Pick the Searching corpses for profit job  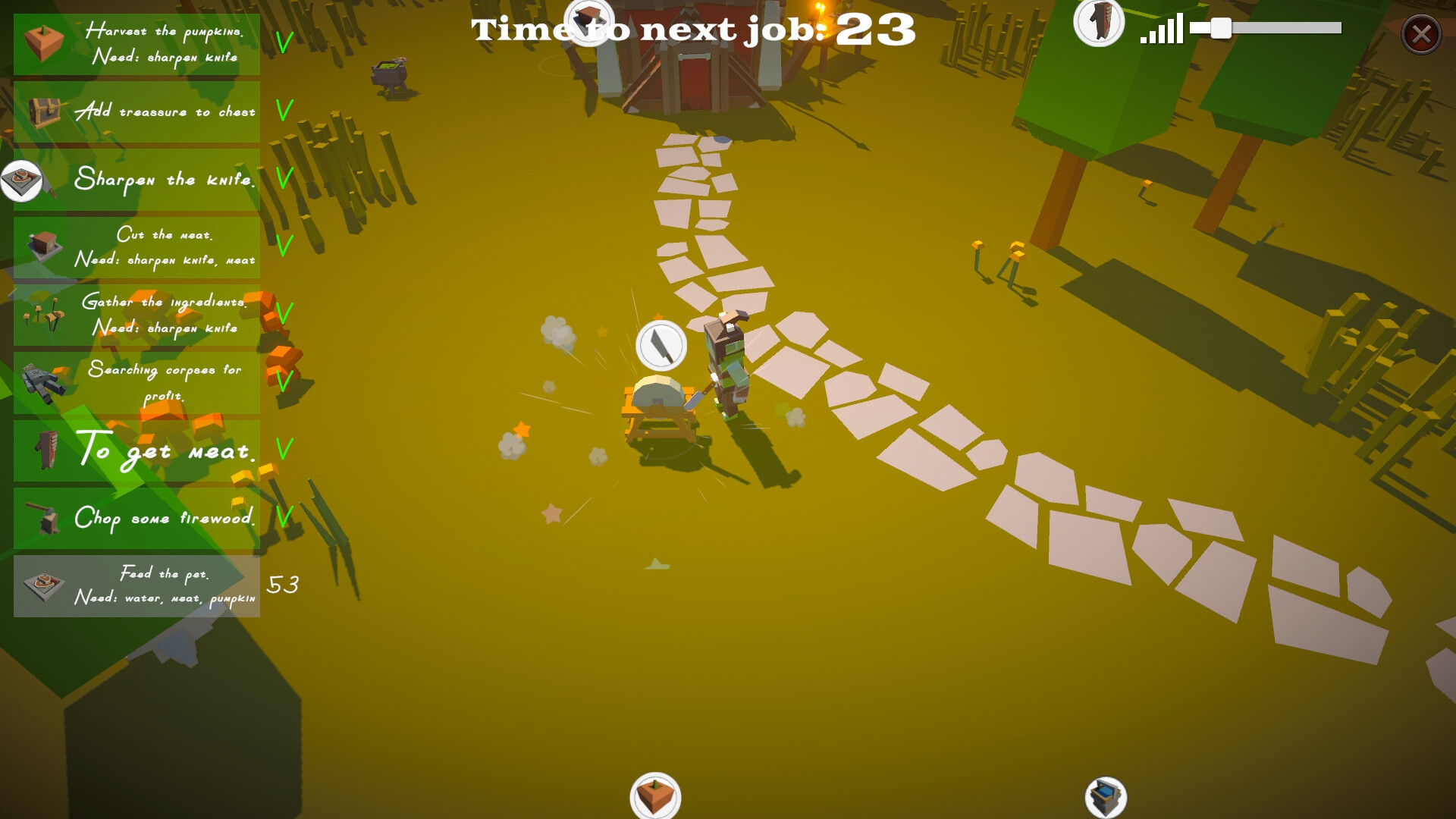click(x=136, y=382)
